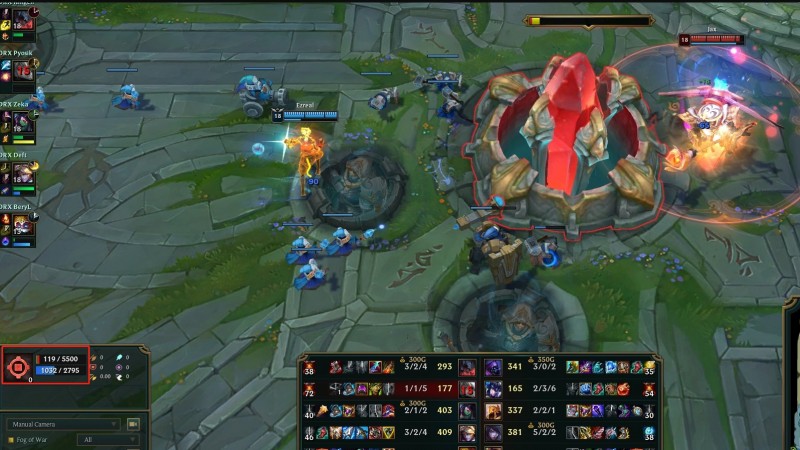Toggle the Fog of War checkbox

[11, 440]
